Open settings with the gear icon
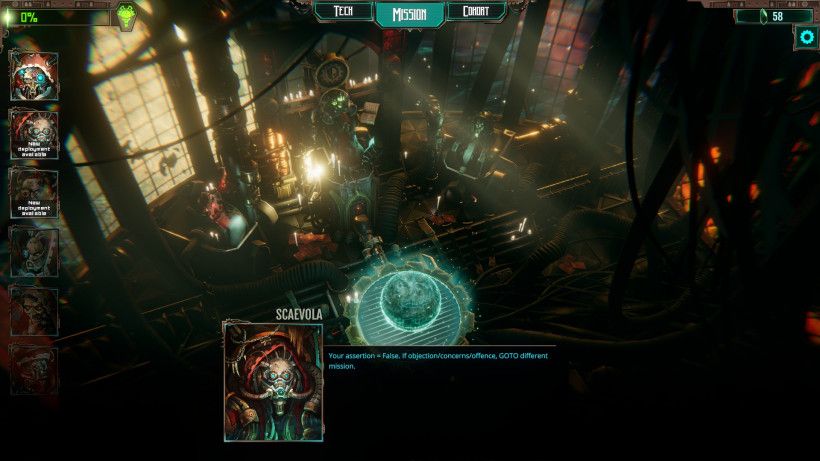The height and width of the screenshot is (461, 820). (807, 38)
